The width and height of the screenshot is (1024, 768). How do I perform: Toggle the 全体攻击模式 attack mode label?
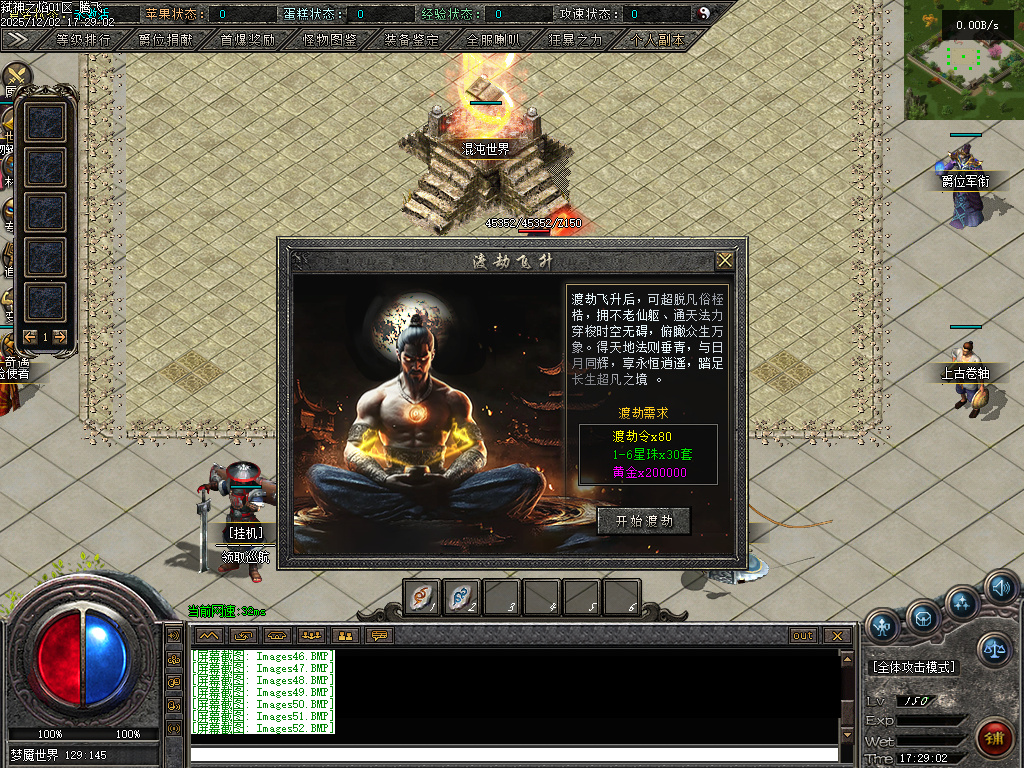pyautogui.click(x=913, y=667)
